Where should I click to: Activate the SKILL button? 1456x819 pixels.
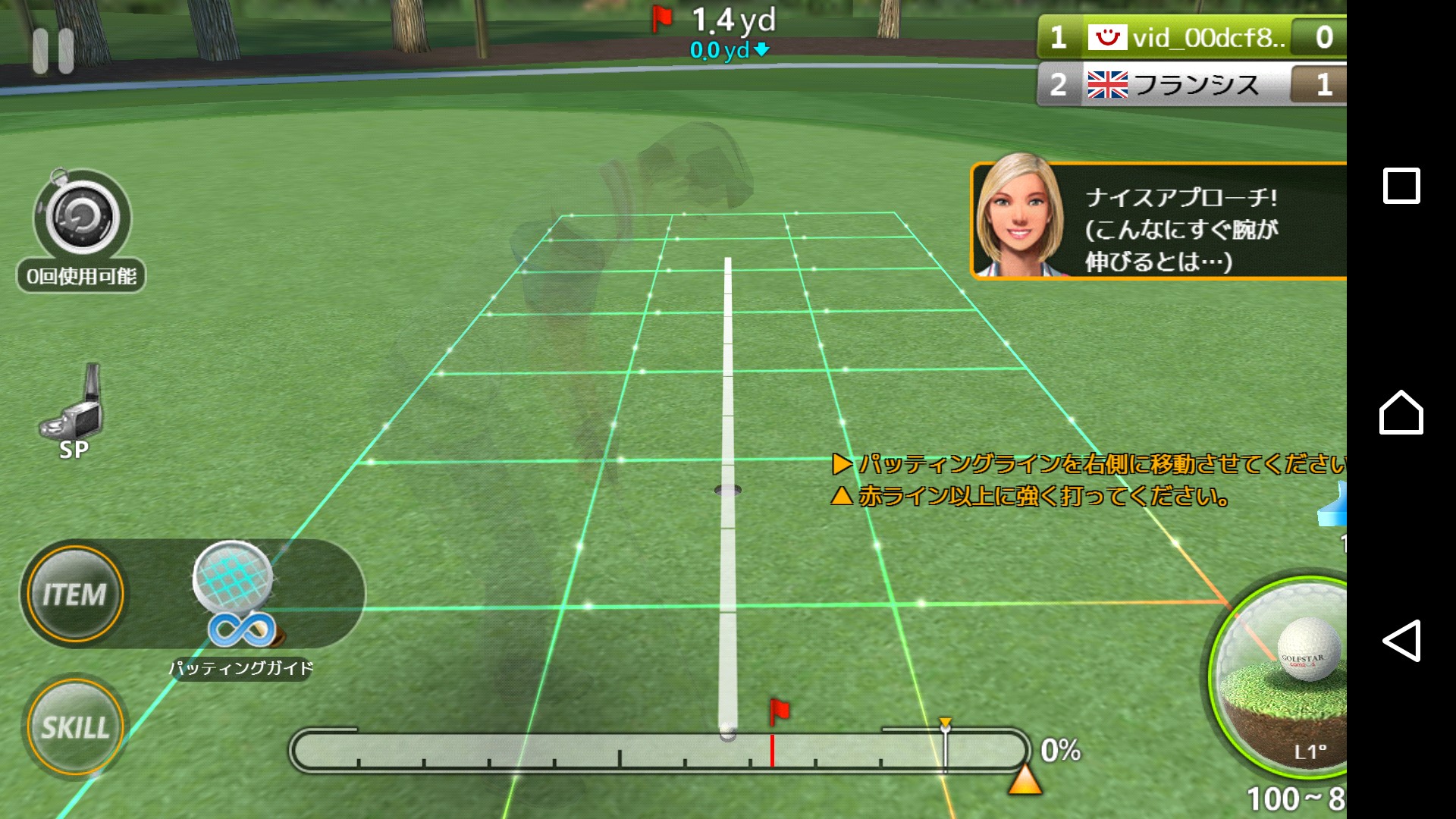74,726
